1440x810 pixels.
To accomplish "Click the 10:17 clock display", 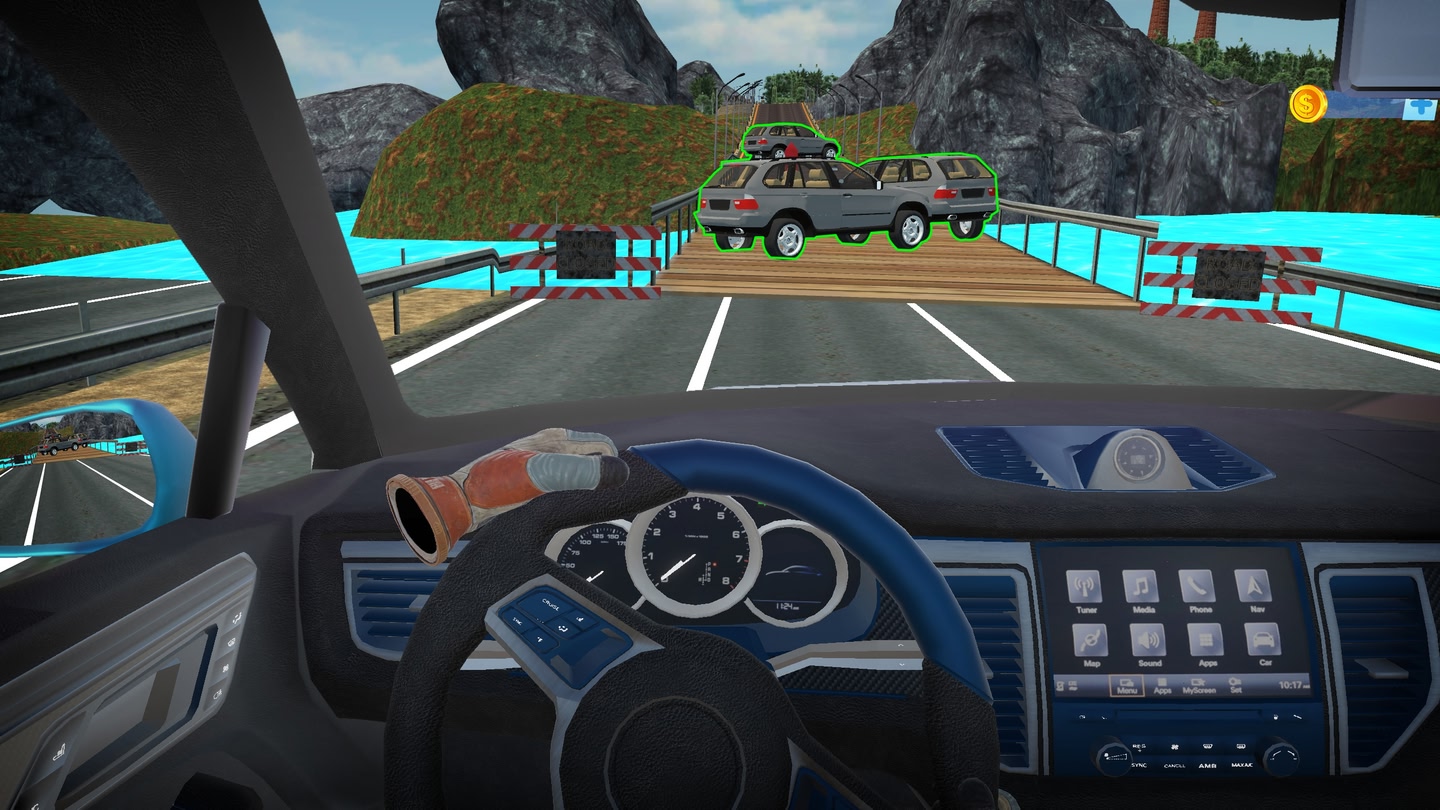I will [x=1289, y=685].
